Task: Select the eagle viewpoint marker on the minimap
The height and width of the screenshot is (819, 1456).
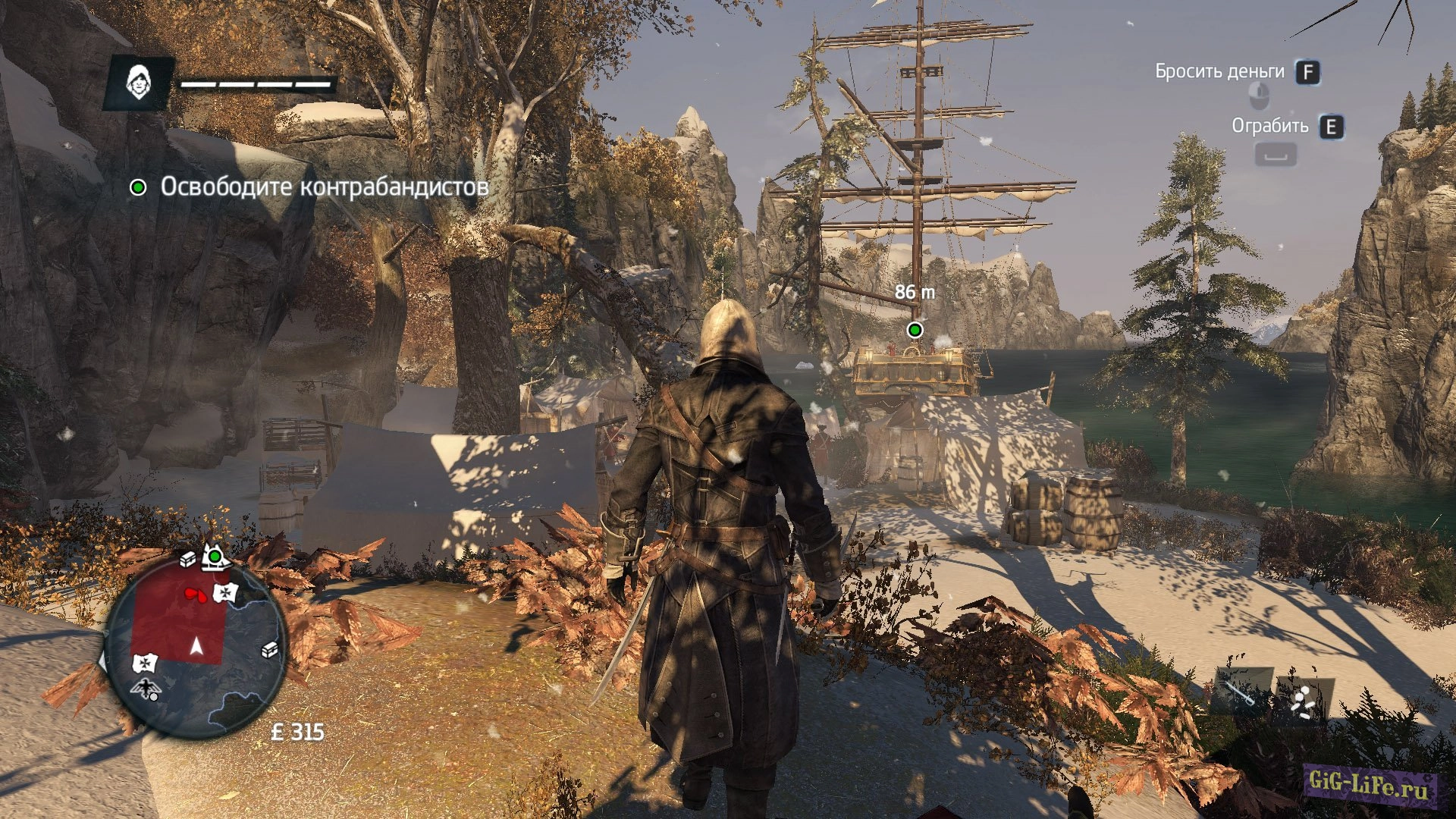Action: [144, 689]
